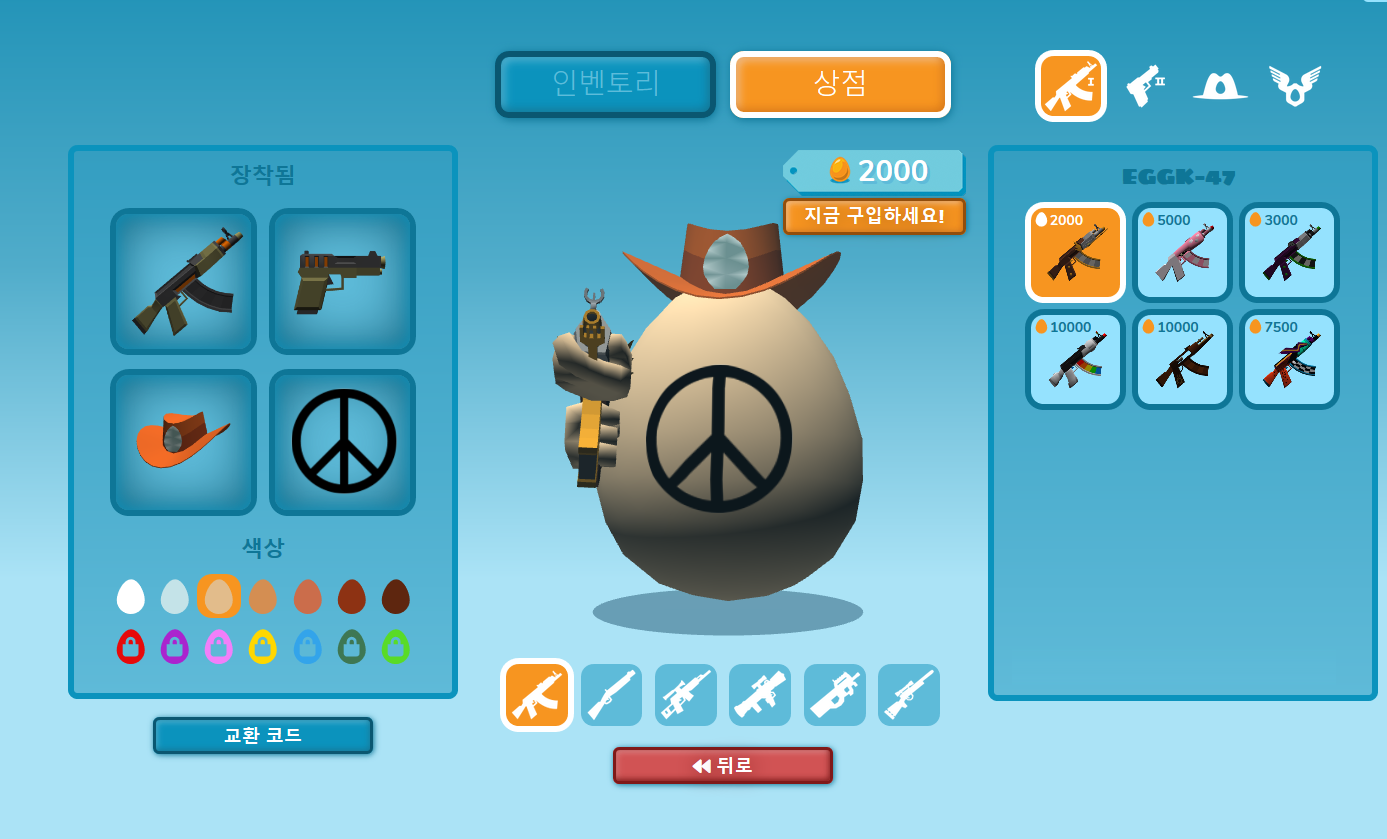Click the 지금 구입하세요 buy button
This screenshot has width=1387, height=839.
[x=875, y=216]
